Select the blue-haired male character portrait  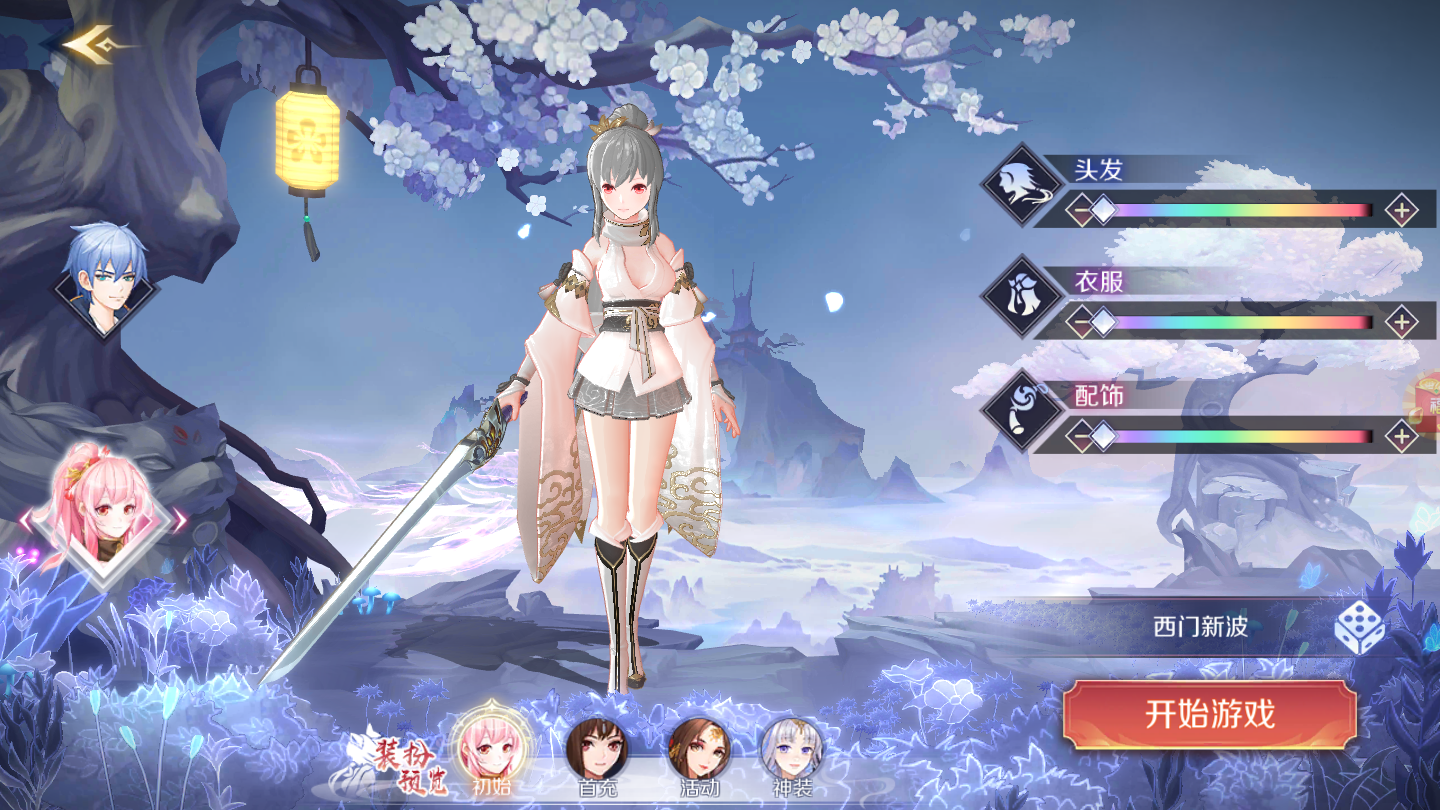click(106, 275)
